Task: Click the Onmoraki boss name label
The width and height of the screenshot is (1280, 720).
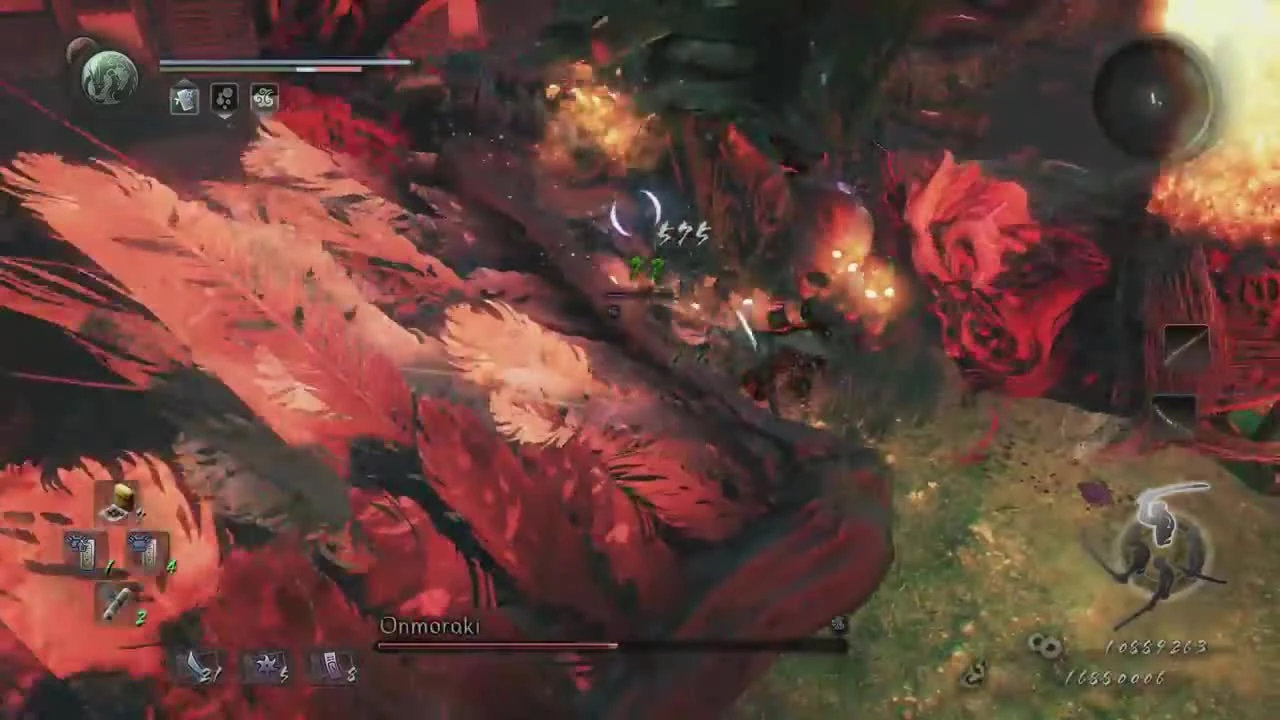Action: pyautogui.click(x=430, y=625)
